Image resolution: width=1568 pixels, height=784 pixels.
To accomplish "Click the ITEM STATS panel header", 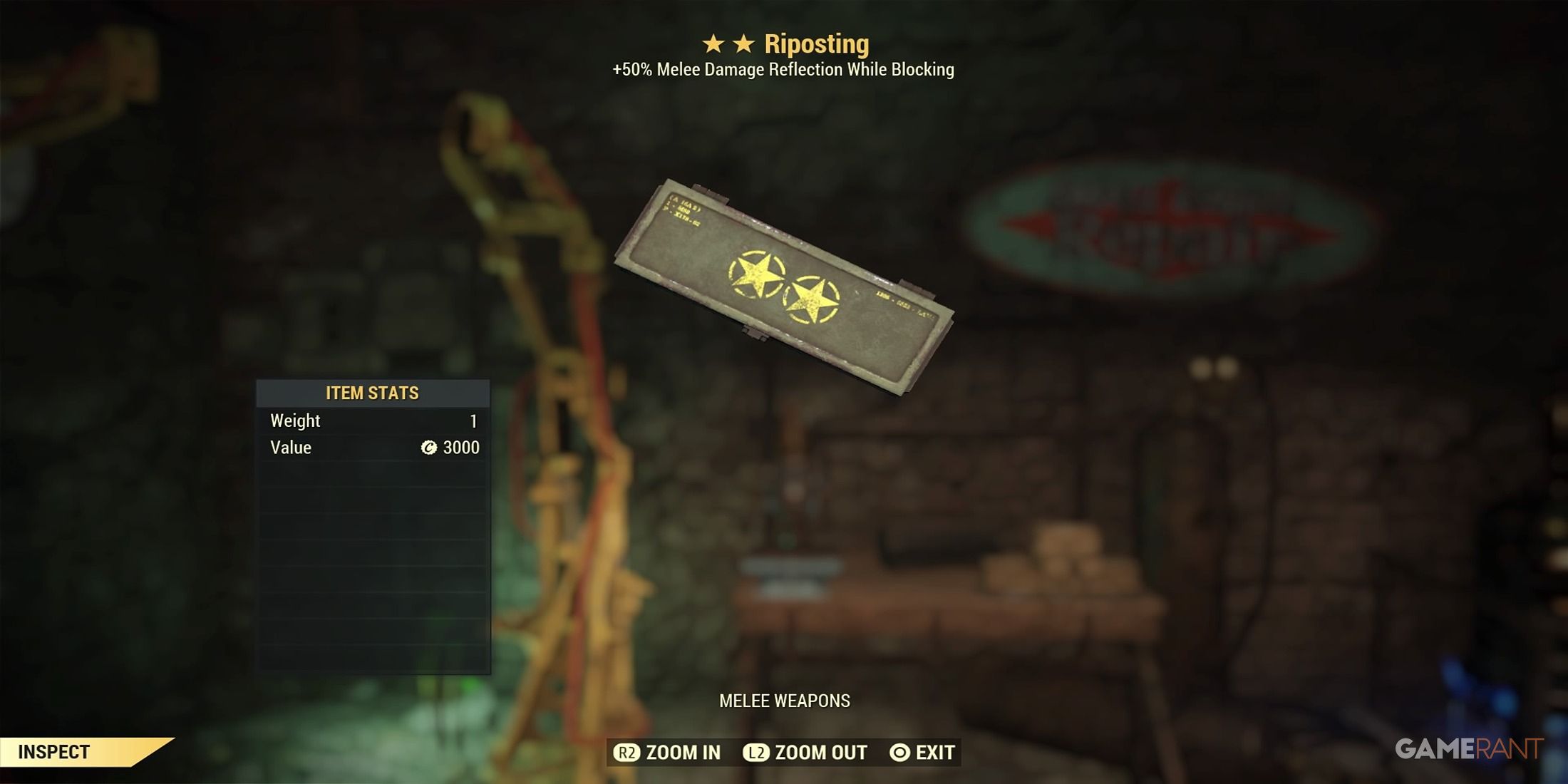I will pos(373,393).
